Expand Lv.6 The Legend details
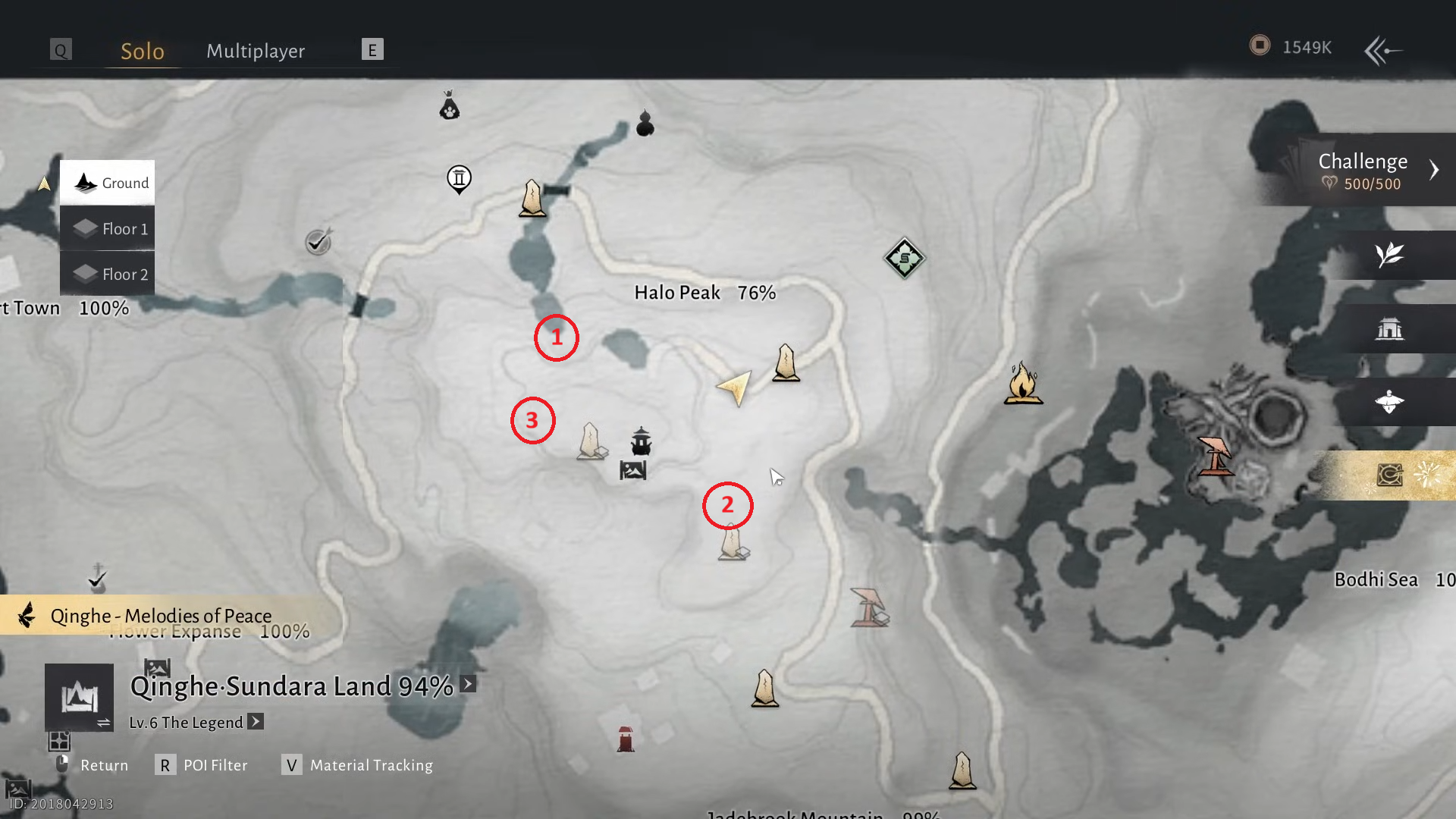Screen dimensions: 1456x819 (256, 721)
